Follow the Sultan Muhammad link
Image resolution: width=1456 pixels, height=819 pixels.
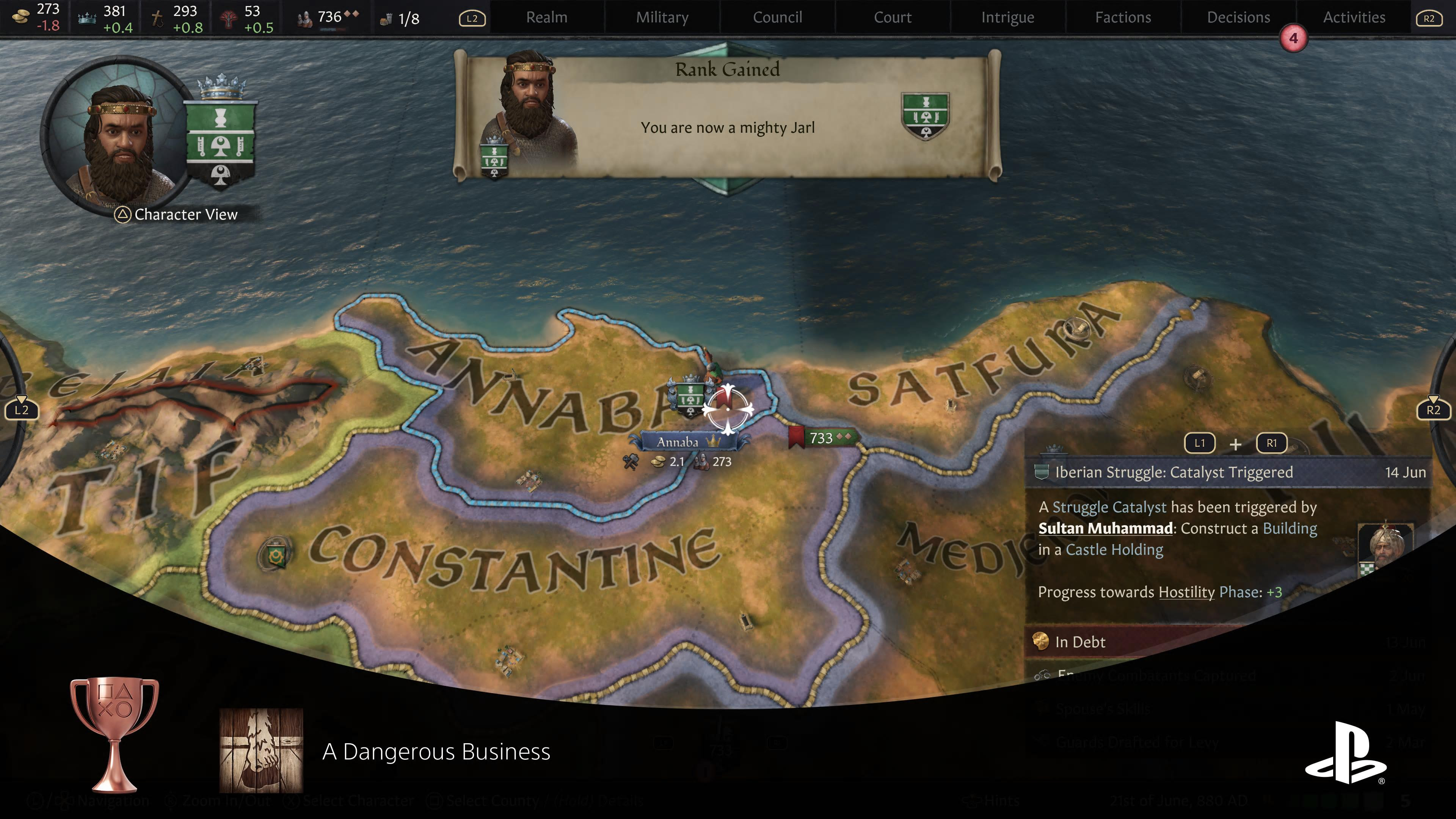[x=1105, y=529]
